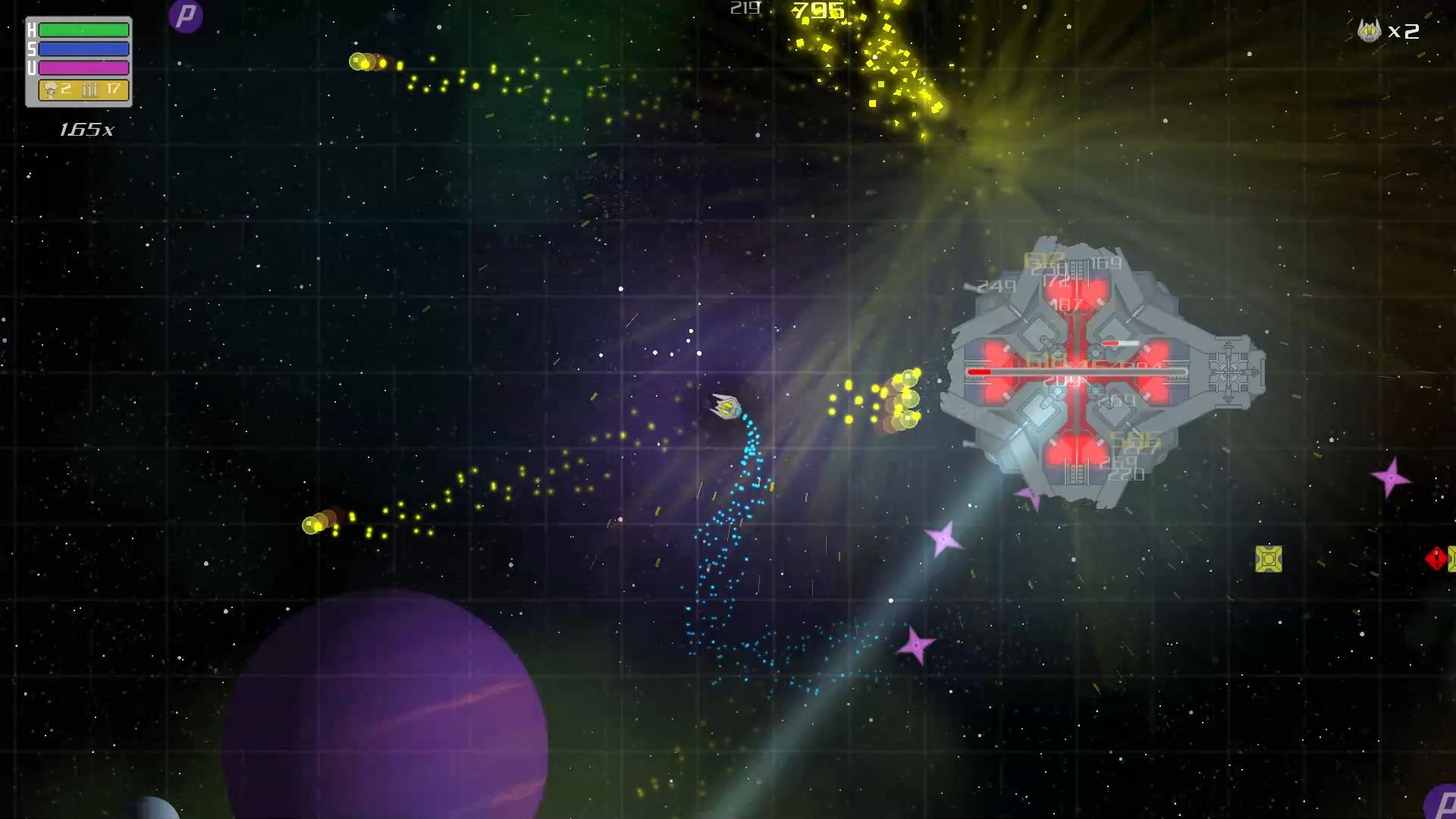The height and width of the screenshot is (819, 1456).
Task: Click the green H health bar
Action: 82,28
